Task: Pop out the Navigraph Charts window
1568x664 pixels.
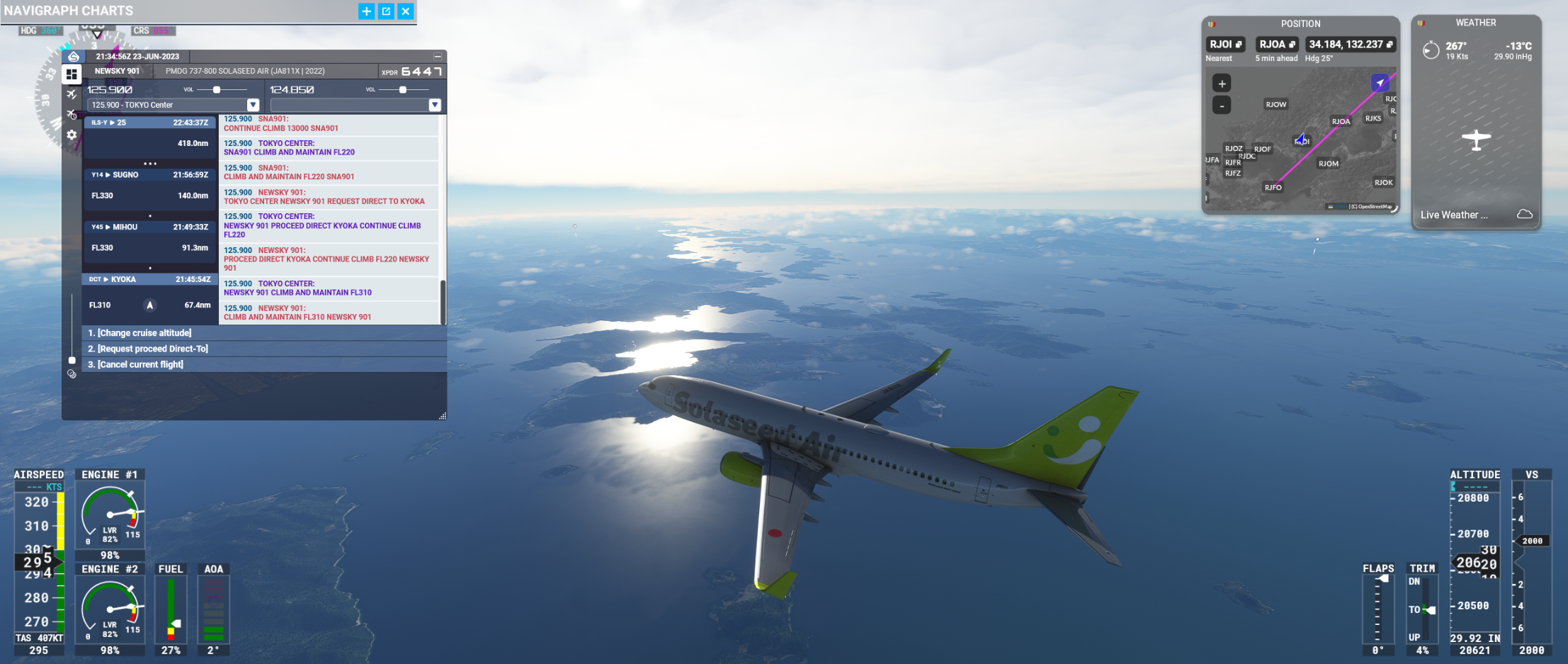Action: point(386,11)
